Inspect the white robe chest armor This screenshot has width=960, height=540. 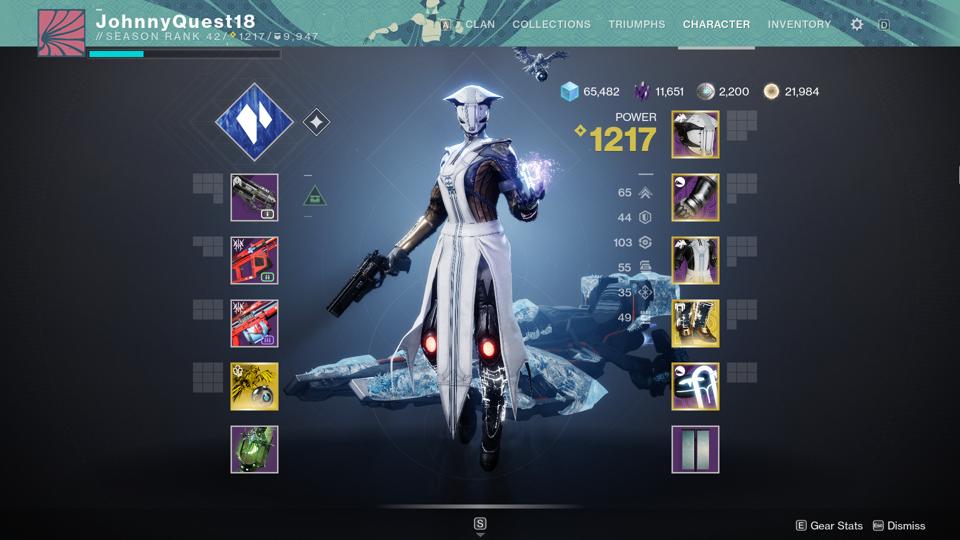(695, 260)
